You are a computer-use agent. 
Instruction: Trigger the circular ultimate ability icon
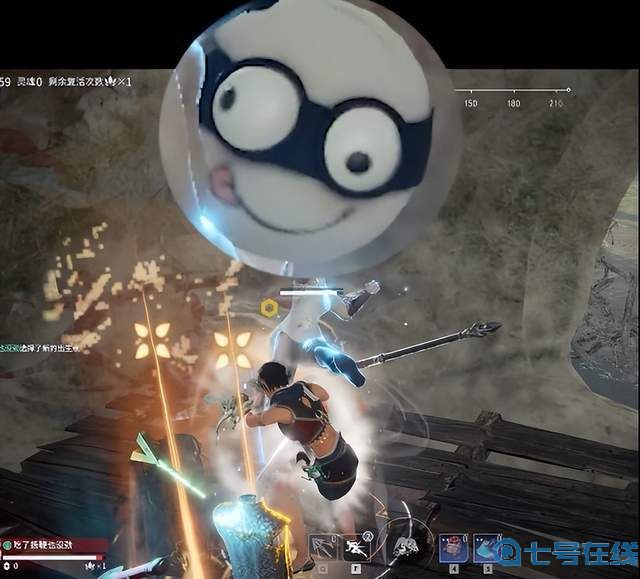(403, 546)
